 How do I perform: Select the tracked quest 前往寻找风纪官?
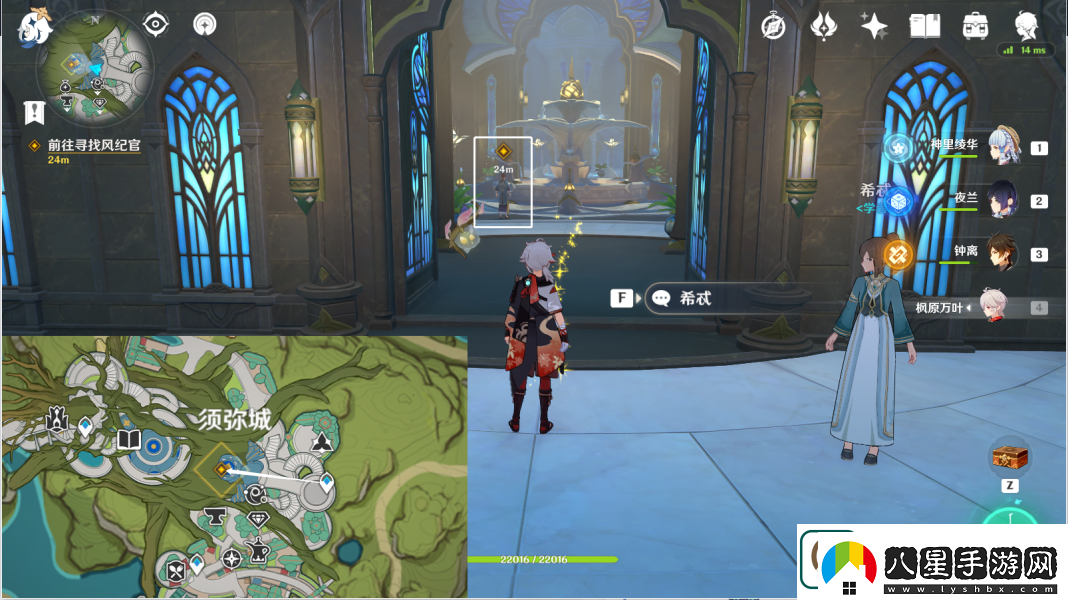click(93, 145)
